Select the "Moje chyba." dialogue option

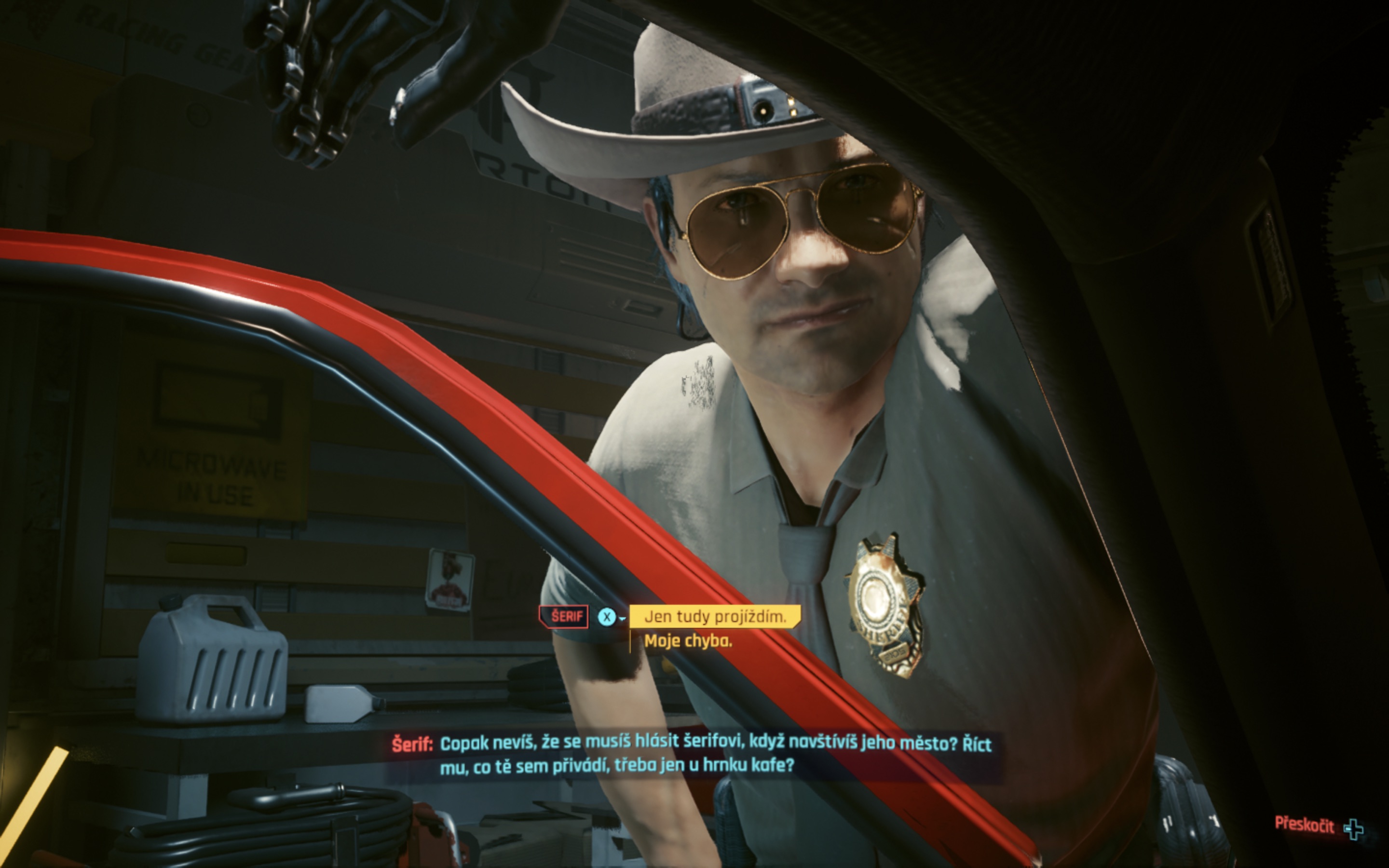coord(688,641)
